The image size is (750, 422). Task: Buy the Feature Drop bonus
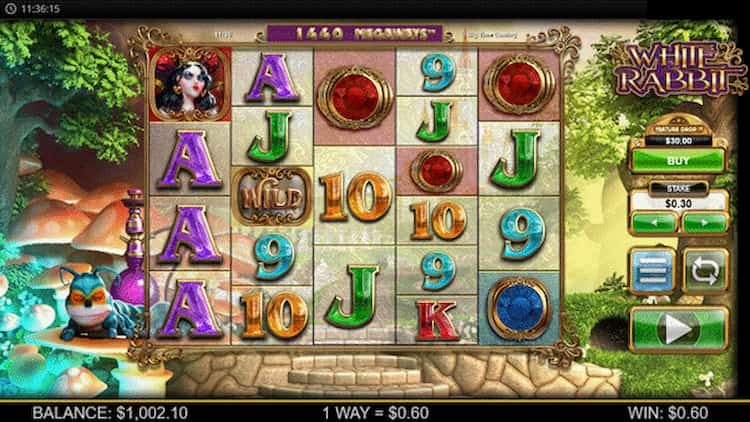(x=679, y=160)
